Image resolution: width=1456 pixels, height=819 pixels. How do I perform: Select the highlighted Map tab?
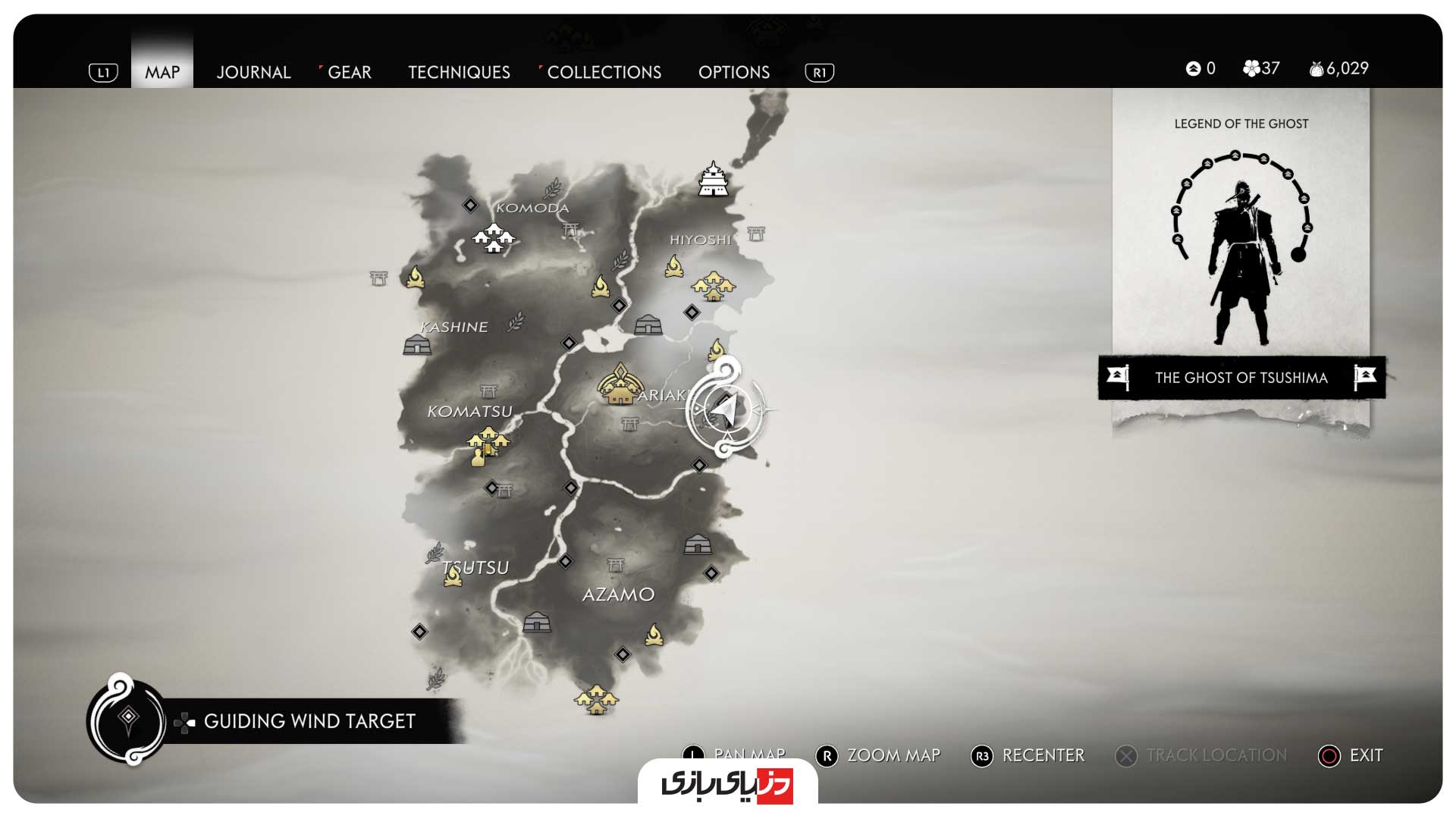(x=162, y=72)
